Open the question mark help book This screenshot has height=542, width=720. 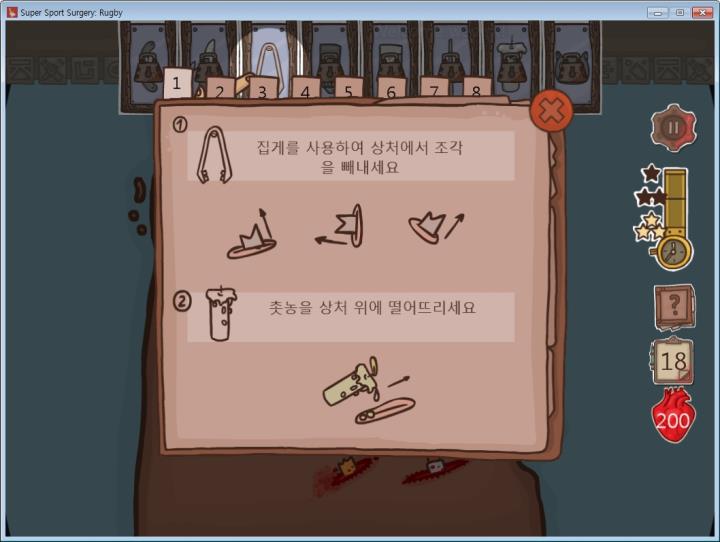pos(673,306)
